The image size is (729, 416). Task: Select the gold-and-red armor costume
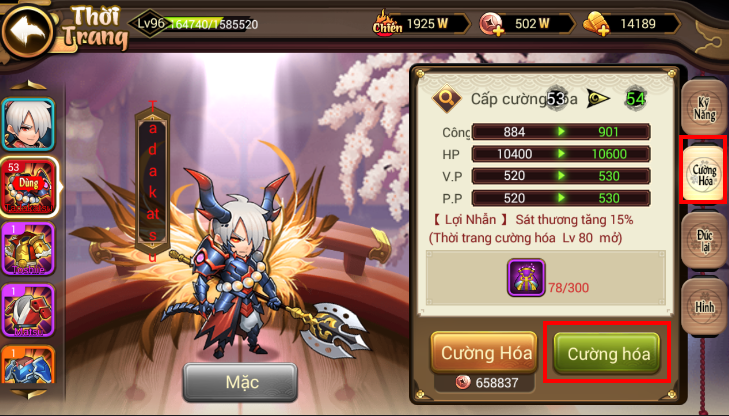pos(28,248)
